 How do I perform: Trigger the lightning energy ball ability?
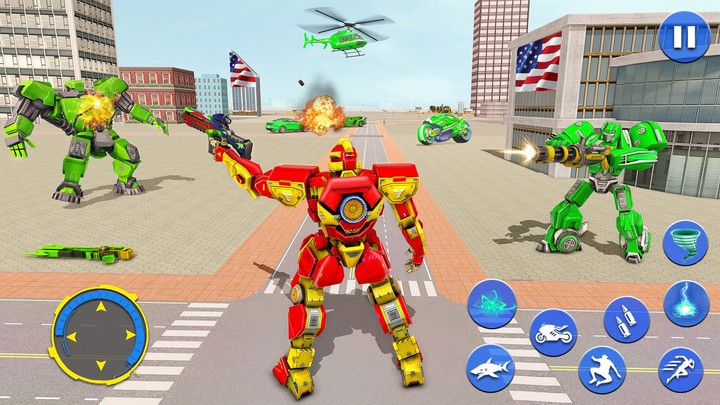686,304
